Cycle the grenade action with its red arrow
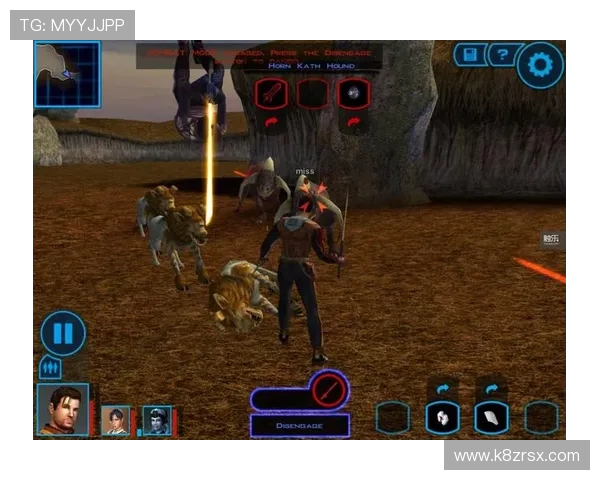 coord(353,122)
